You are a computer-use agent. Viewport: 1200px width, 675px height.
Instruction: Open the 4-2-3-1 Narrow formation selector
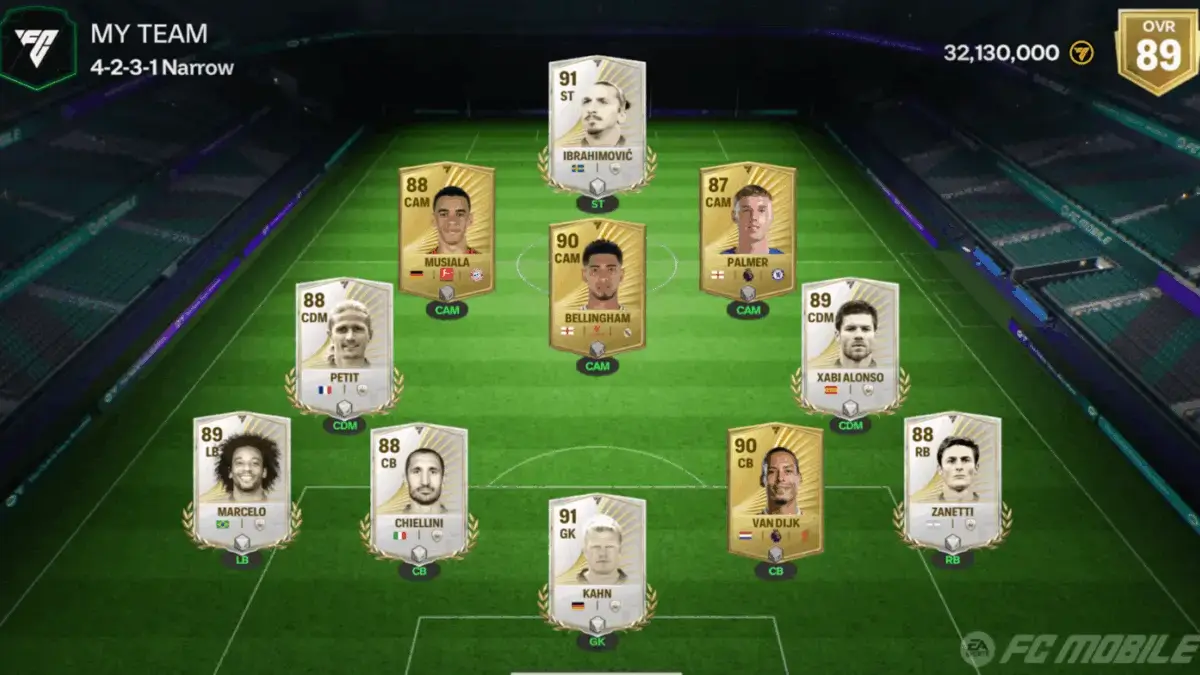162,68
